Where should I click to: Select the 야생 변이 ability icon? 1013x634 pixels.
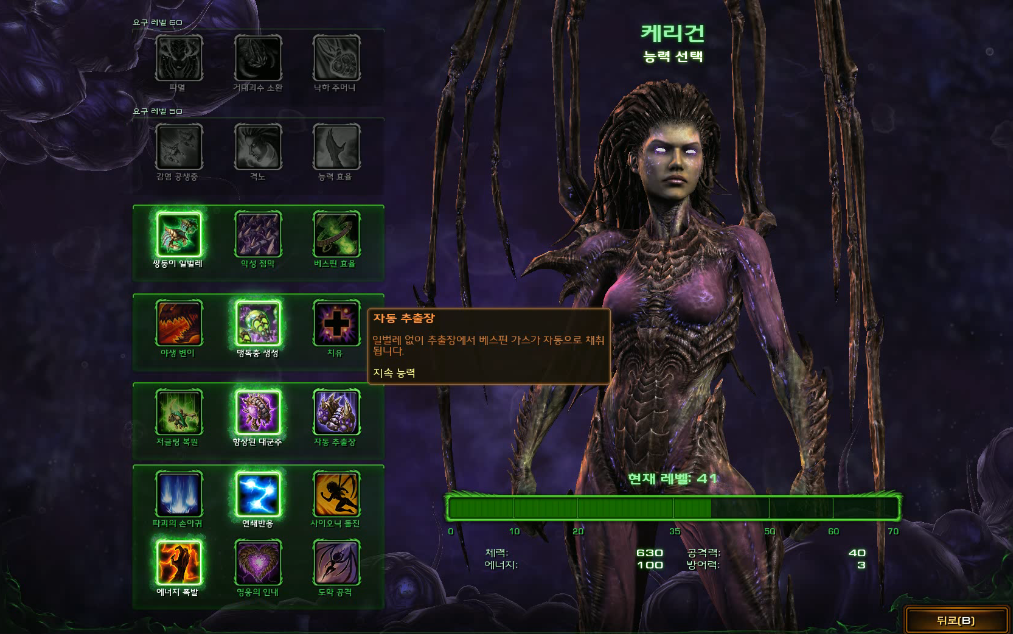click(x=179, y=323)
